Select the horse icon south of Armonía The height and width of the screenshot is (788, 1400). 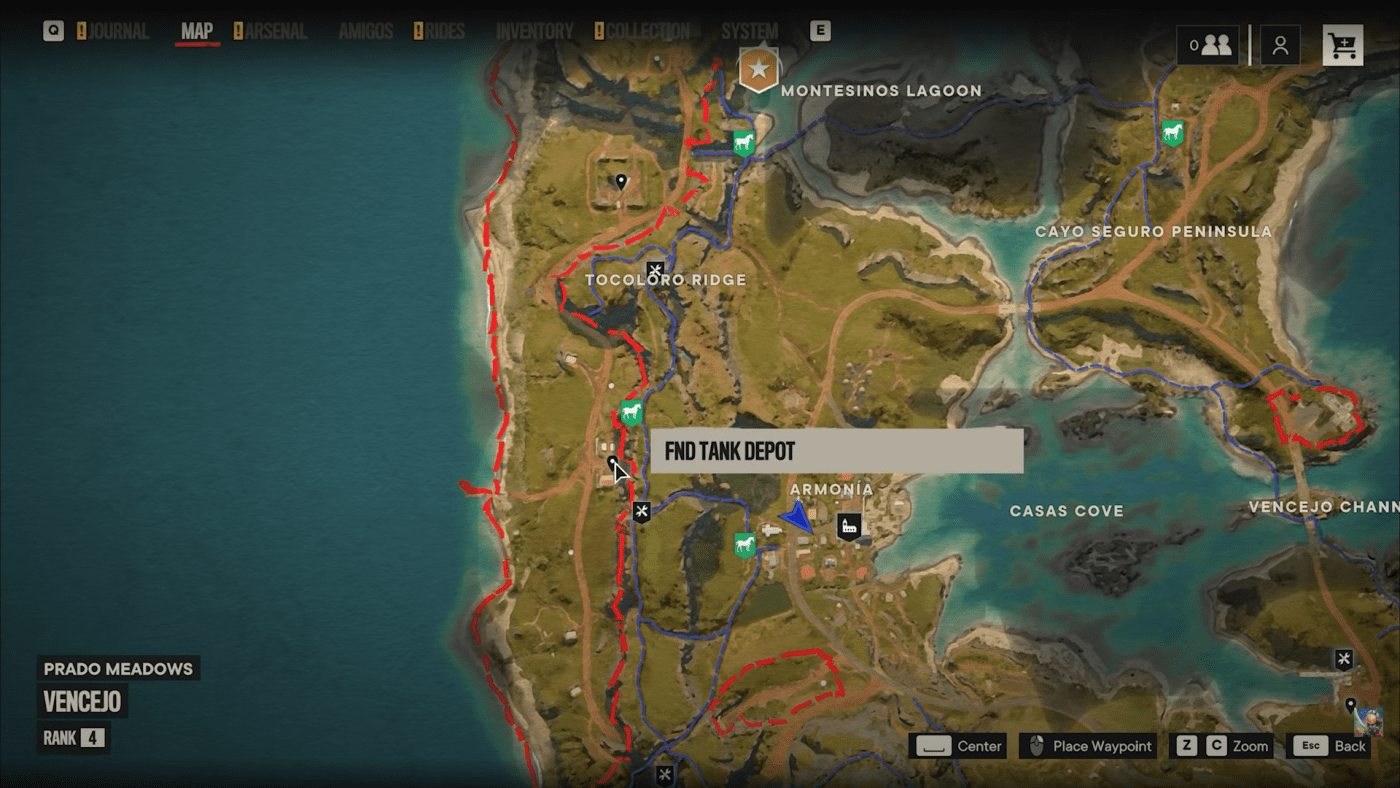click(x=744, y=543)
